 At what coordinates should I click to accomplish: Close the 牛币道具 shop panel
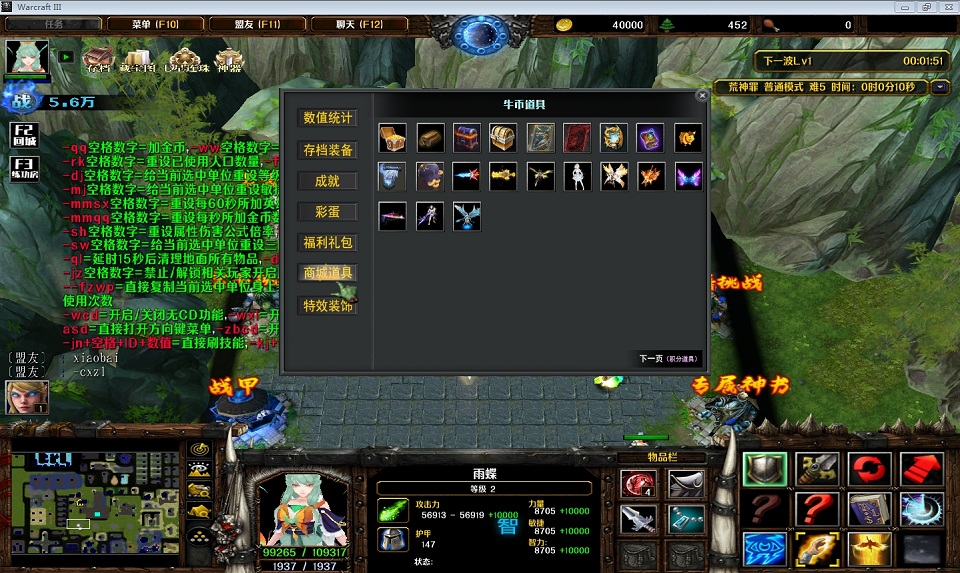pyautogui.click(x=702, y=95)
